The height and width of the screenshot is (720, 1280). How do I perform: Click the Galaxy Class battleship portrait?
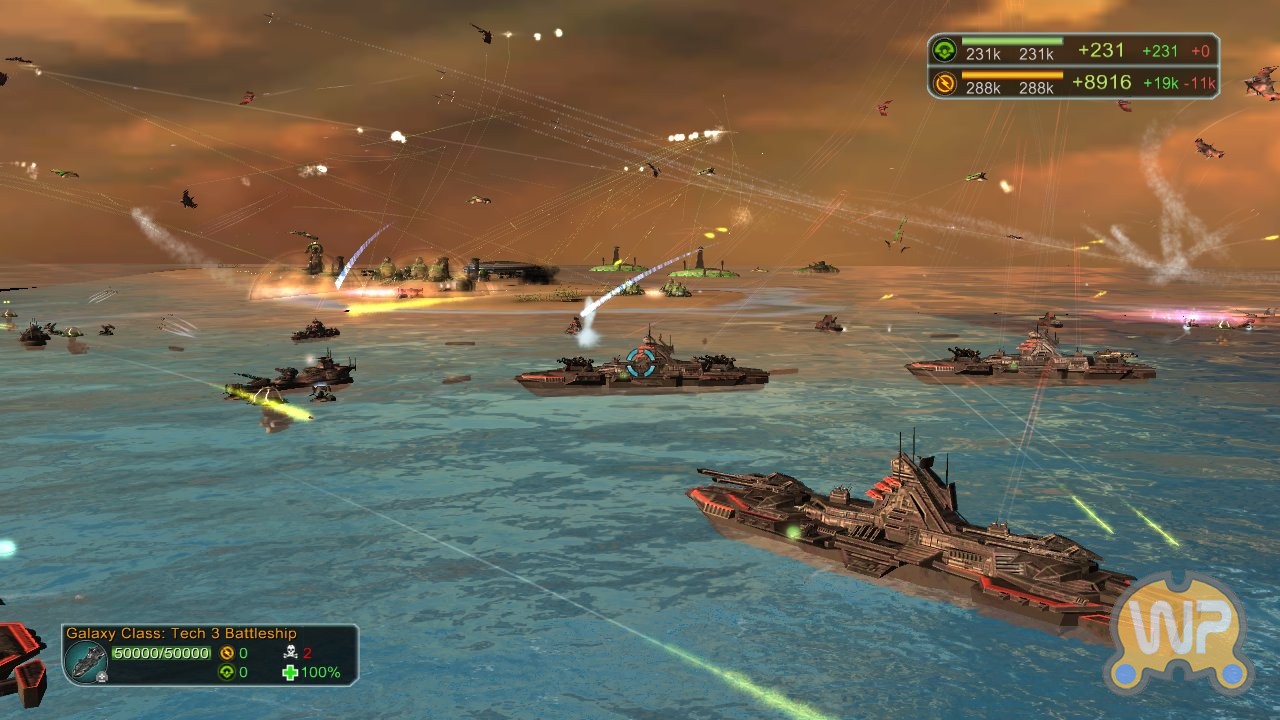click(x=86, y=659)
